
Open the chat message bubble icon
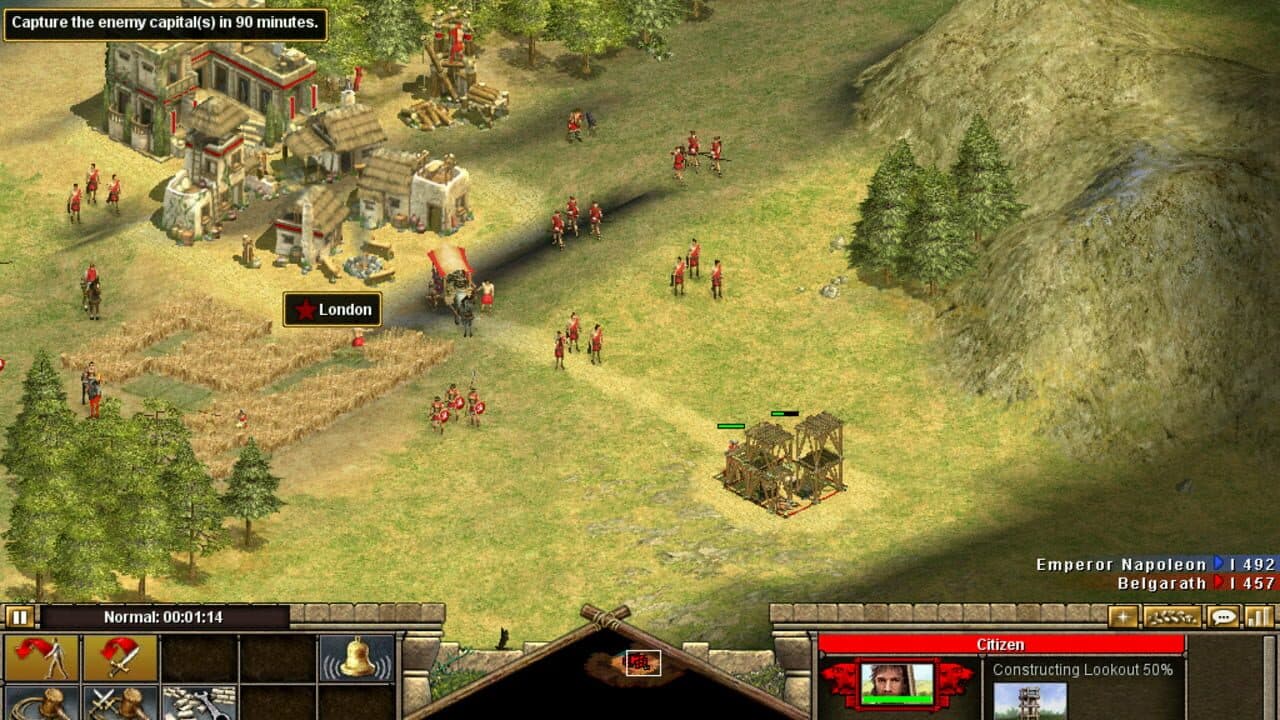coord(1222,617)
